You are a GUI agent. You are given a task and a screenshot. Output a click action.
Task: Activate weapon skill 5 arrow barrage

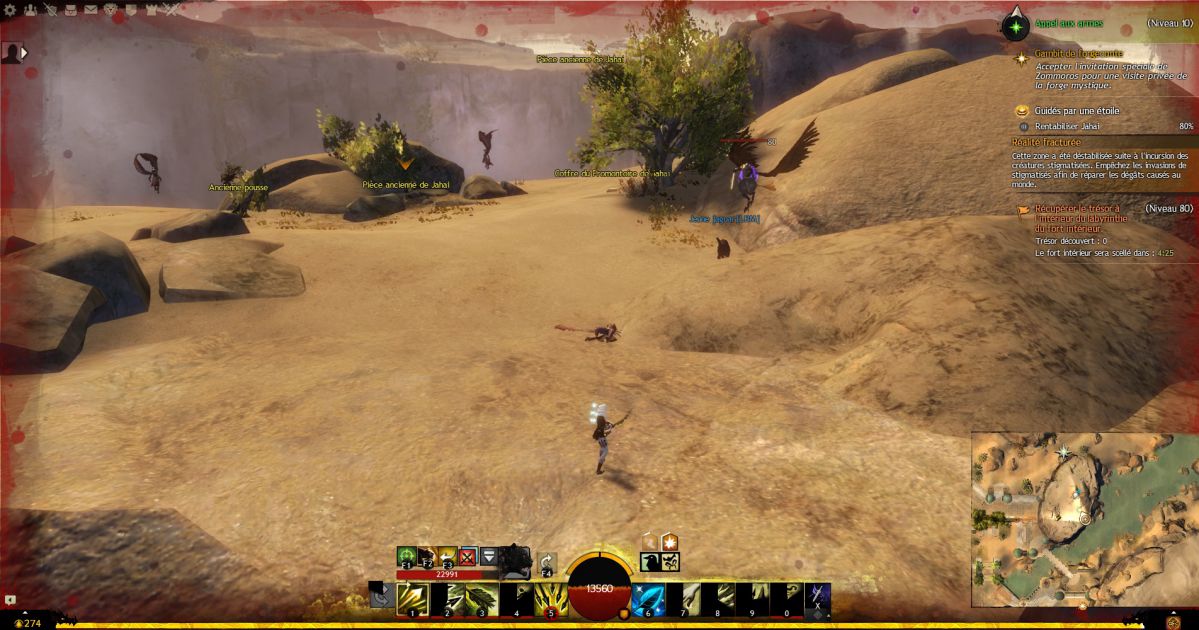(x=550, y=599)
